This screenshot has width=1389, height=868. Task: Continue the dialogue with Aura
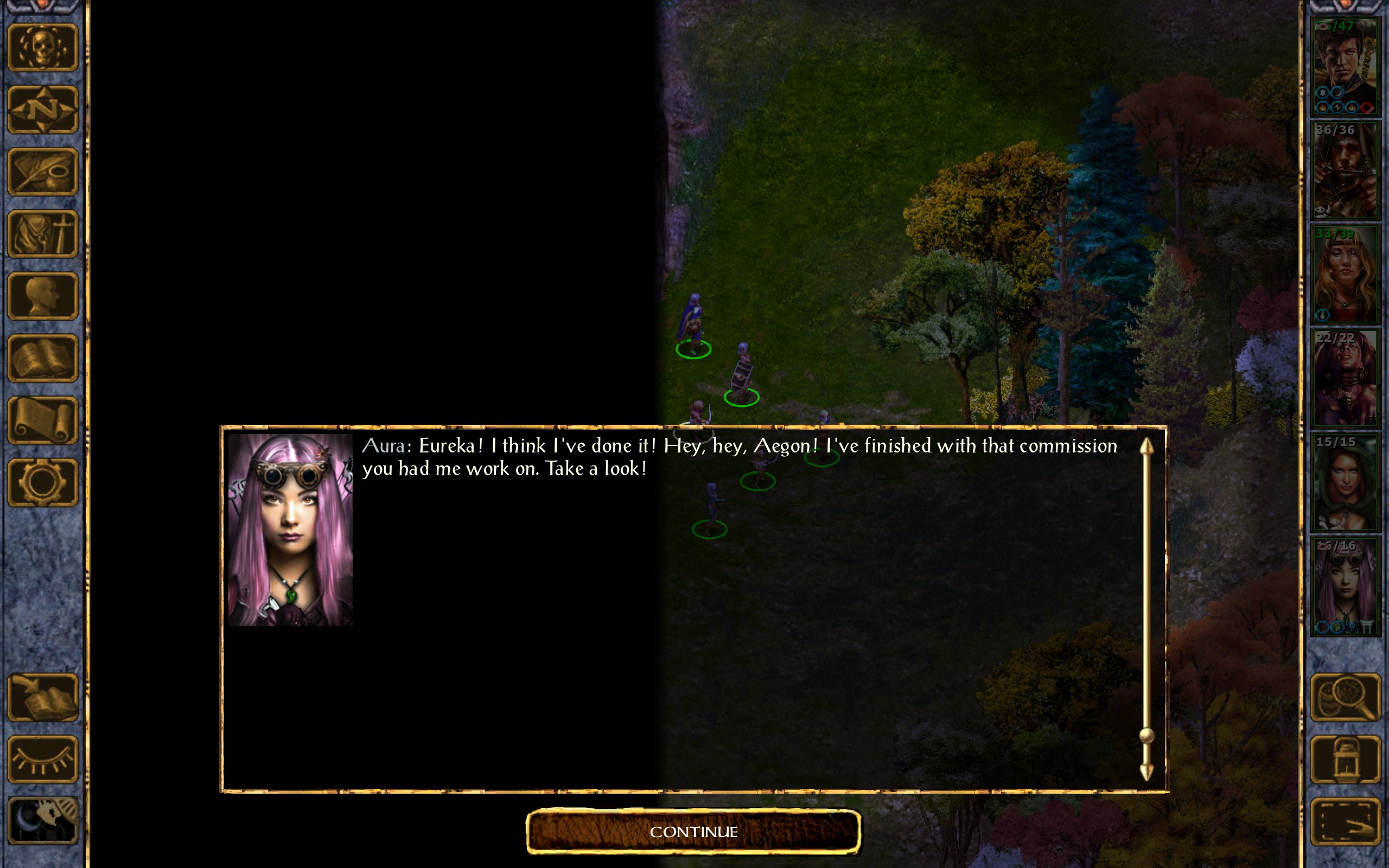(693, 831)
